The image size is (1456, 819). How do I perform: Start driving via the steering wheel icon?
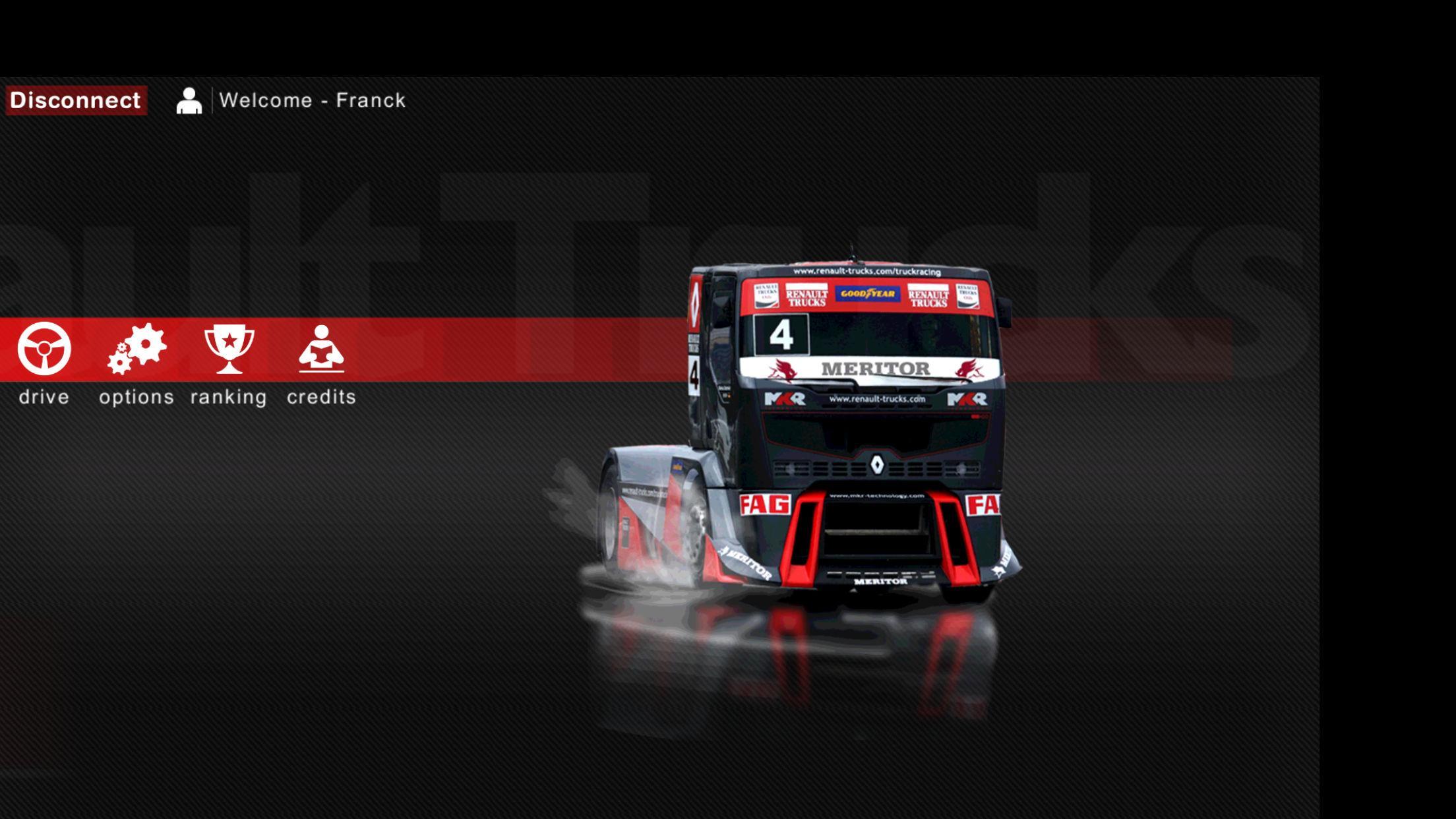[x=44, y=349]
